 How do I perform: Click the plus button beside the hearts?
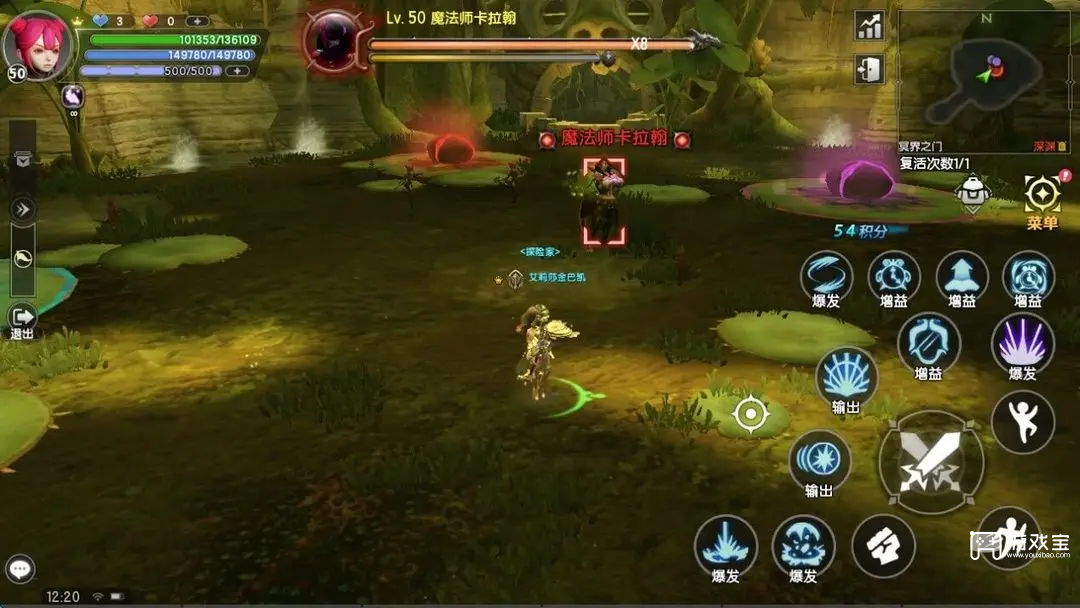(x=197, y=21)
